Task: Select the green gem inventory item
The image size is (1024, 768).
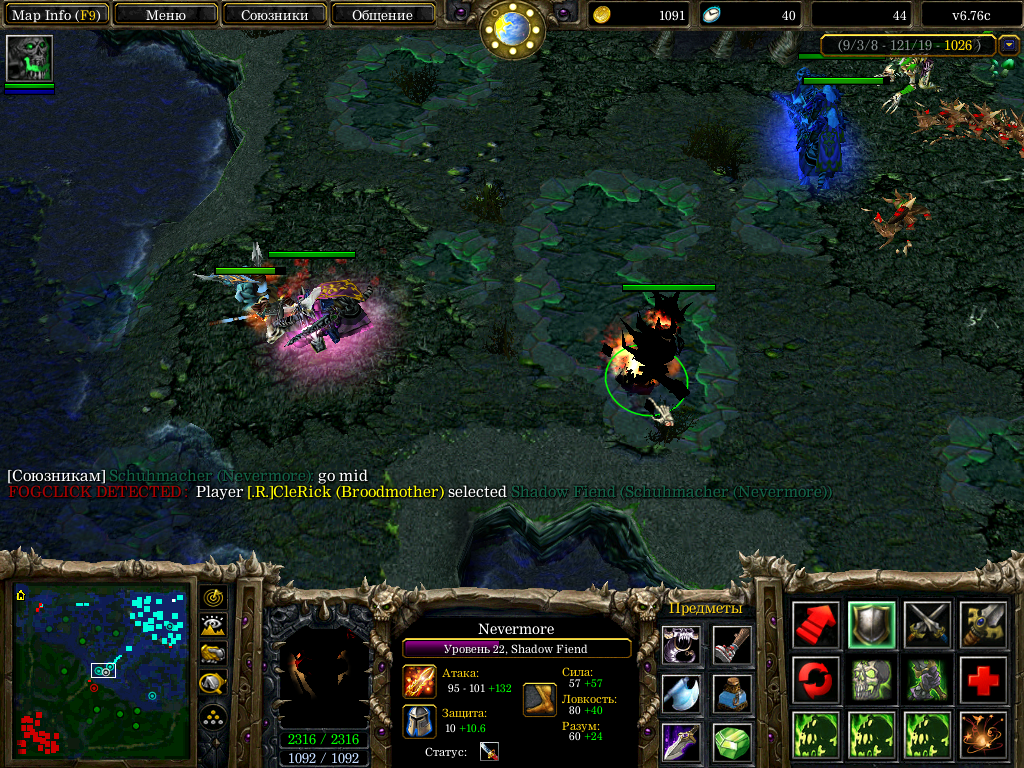Action: click(733, 743)
